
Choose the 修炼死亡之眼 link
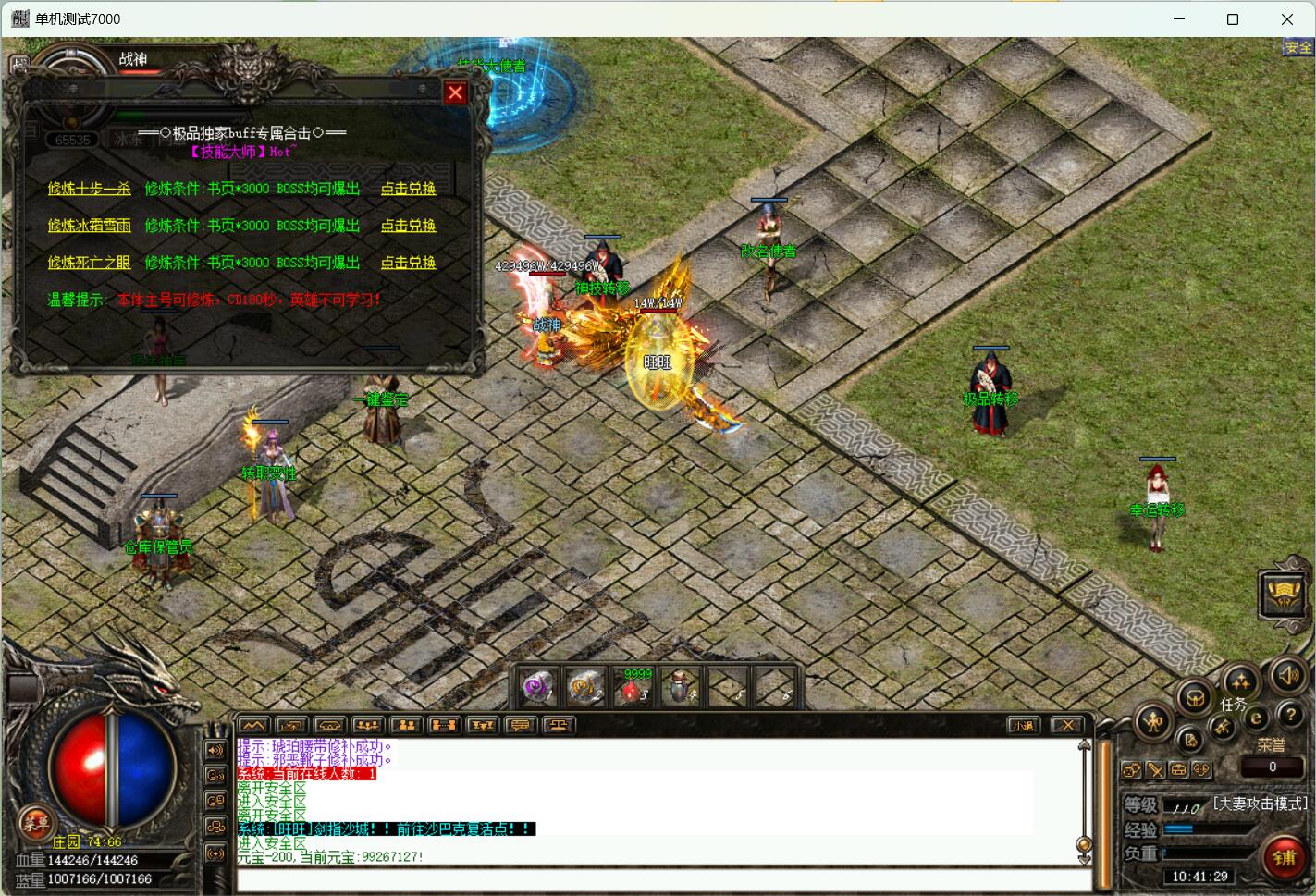point(89,263)
